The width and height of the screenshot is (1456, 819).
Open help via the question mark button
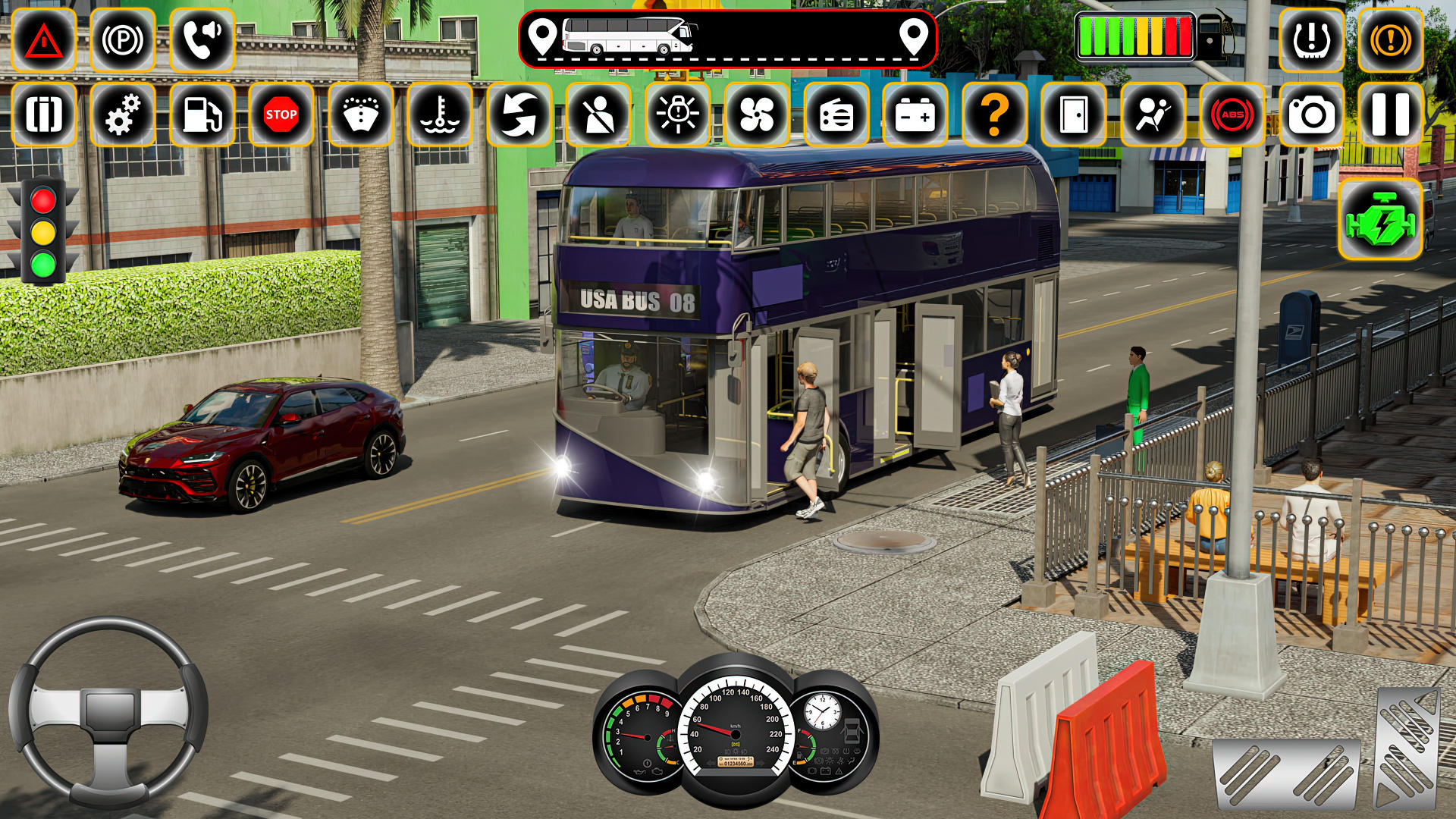(996, 116)
